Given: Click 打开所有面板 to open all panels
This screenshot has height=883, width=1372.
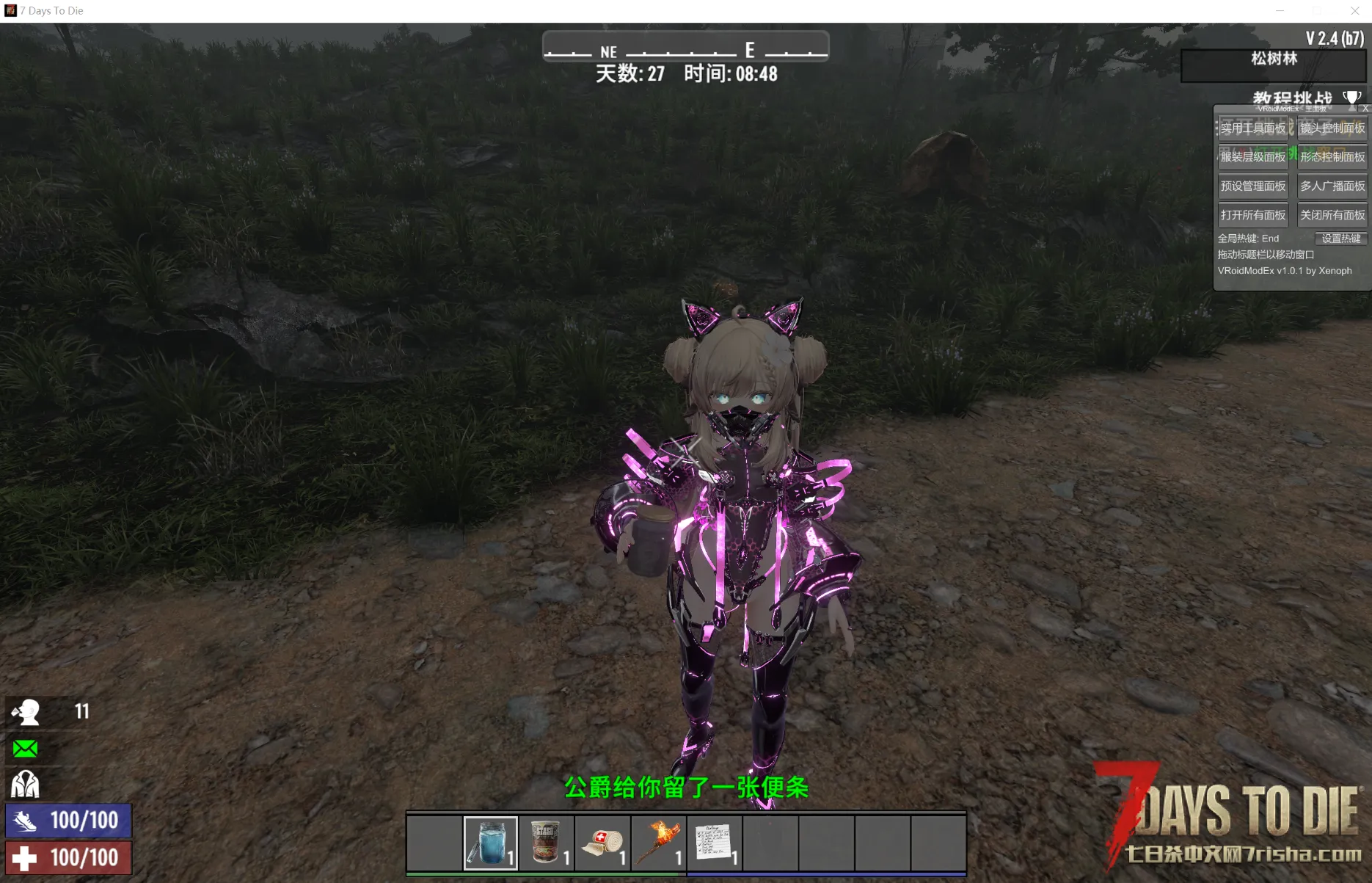Looking at the screenshot, I should point(1252,215).
